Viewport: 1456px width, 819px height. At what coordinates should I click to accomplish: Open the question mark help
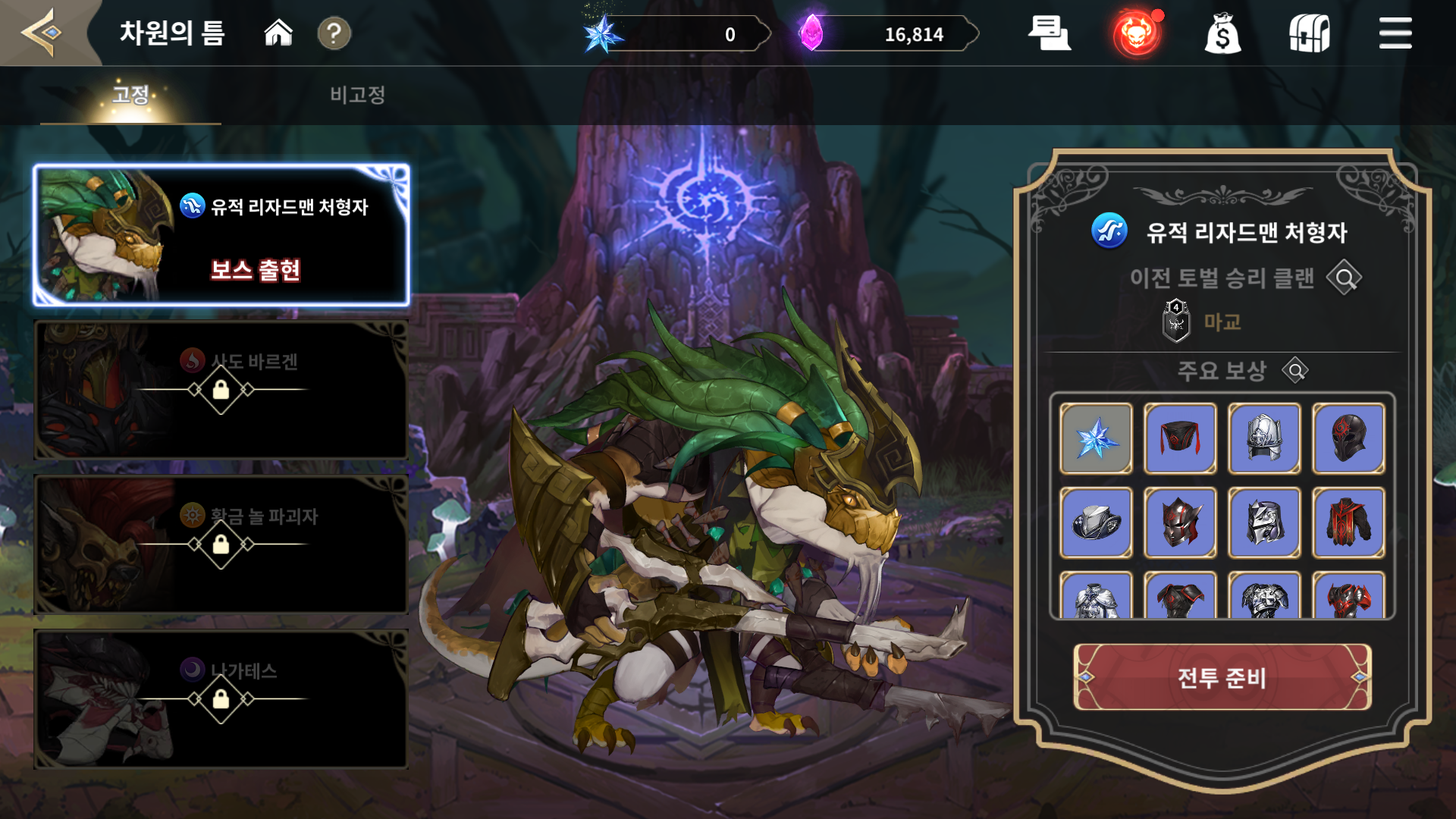pos(334,33)
